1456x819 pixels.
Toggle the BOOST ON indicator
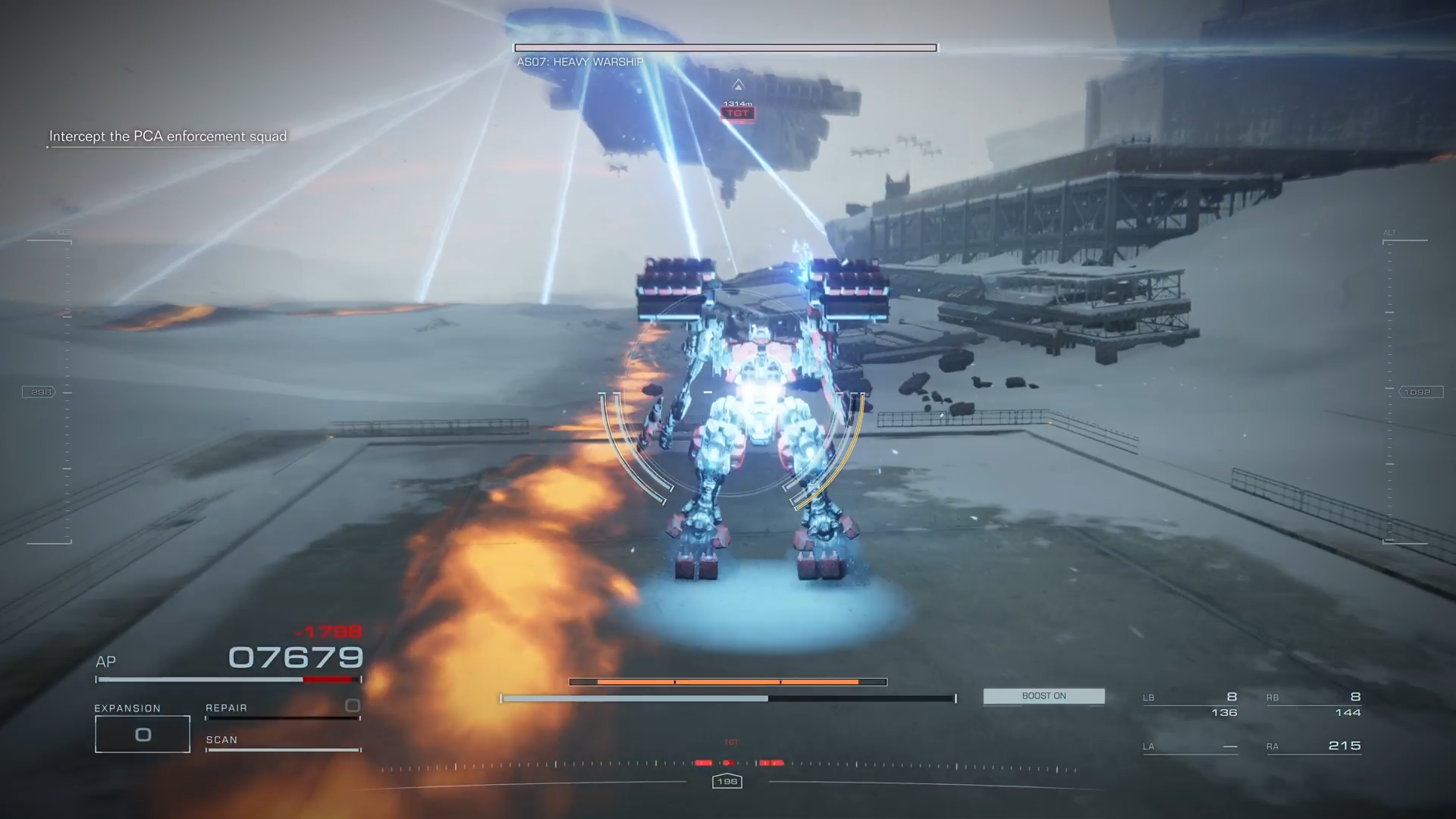point(1043,696)
